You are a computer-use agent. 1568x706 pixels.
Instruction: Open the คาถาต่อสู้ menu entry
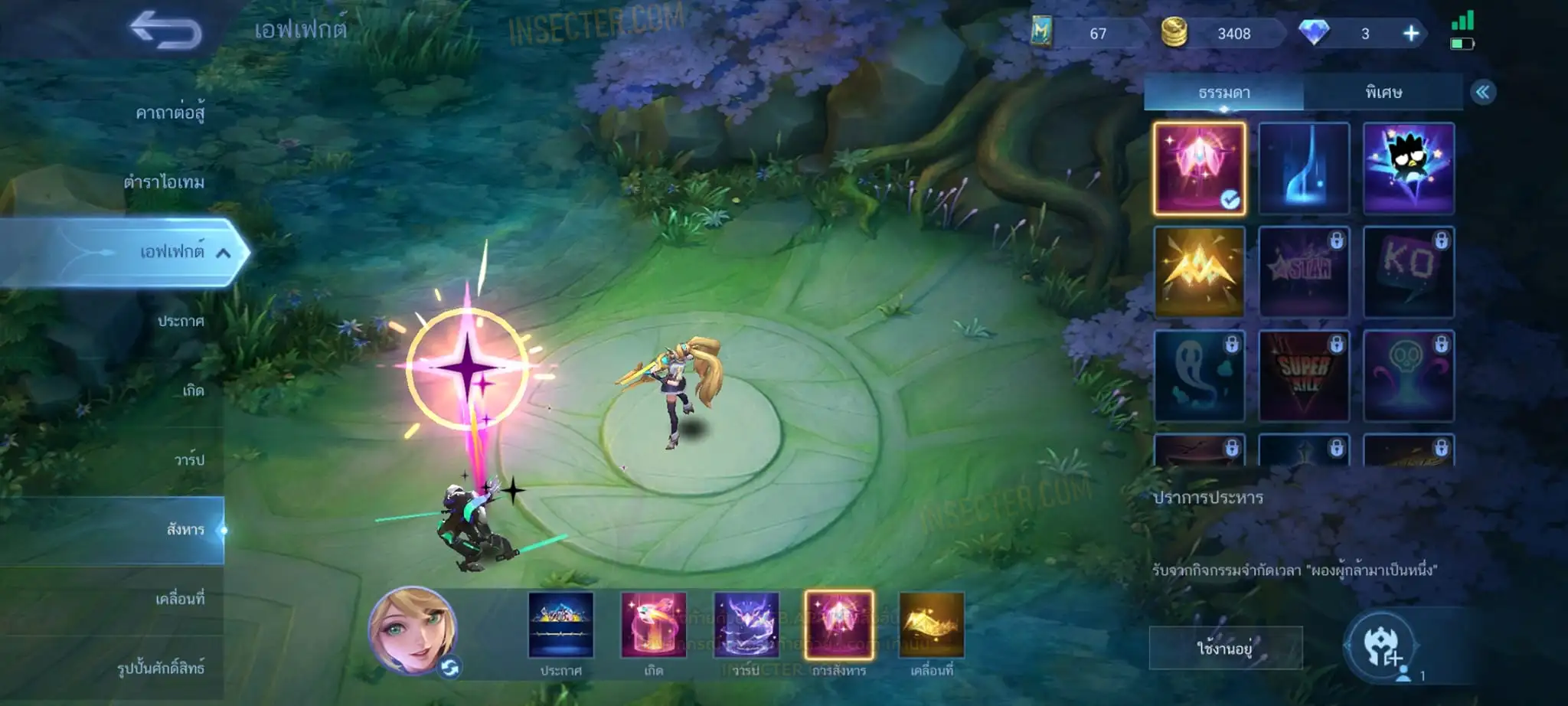coord(170,113)
